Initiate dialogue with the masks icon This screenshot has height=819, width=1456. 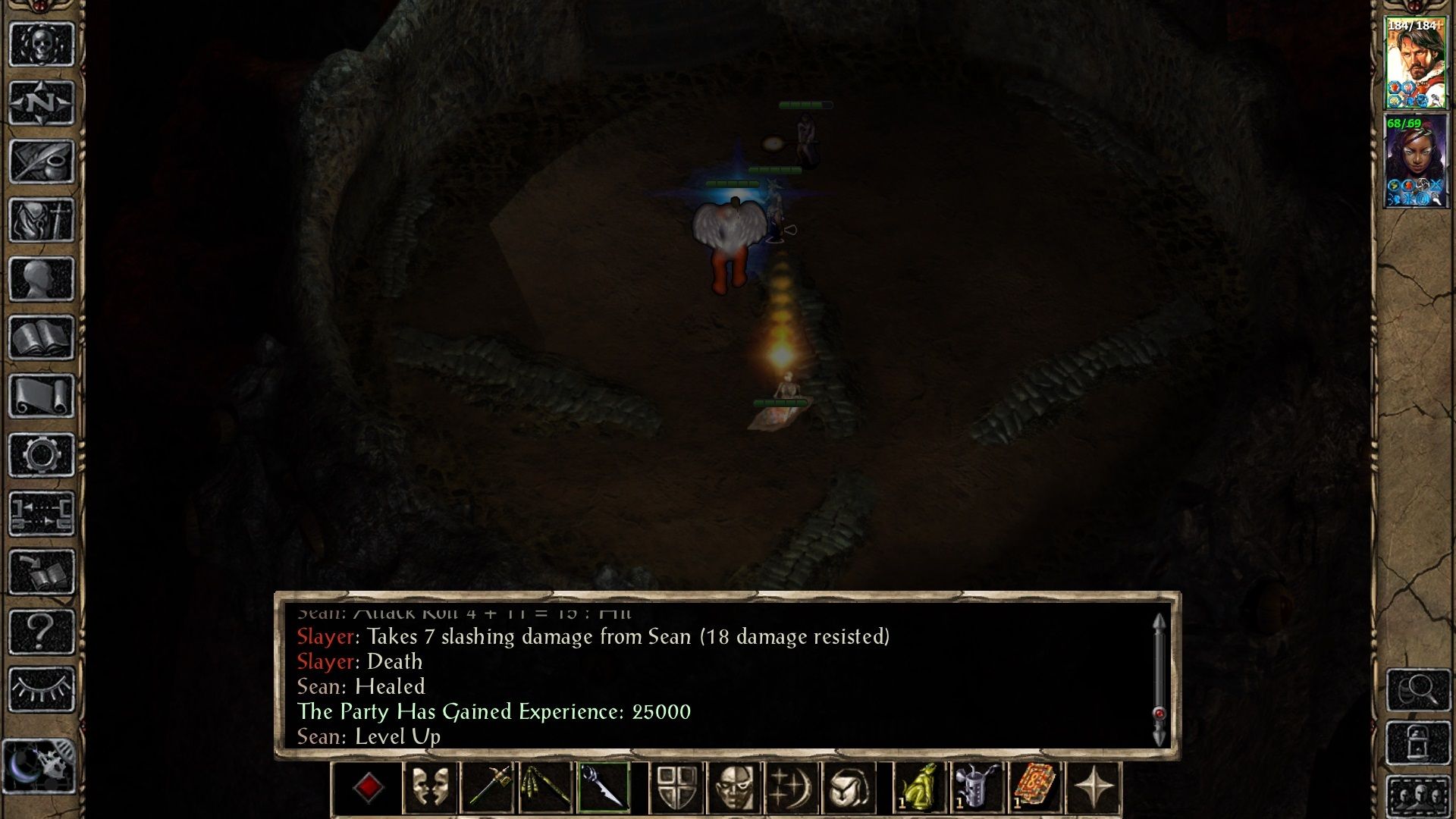click(428, 786)
